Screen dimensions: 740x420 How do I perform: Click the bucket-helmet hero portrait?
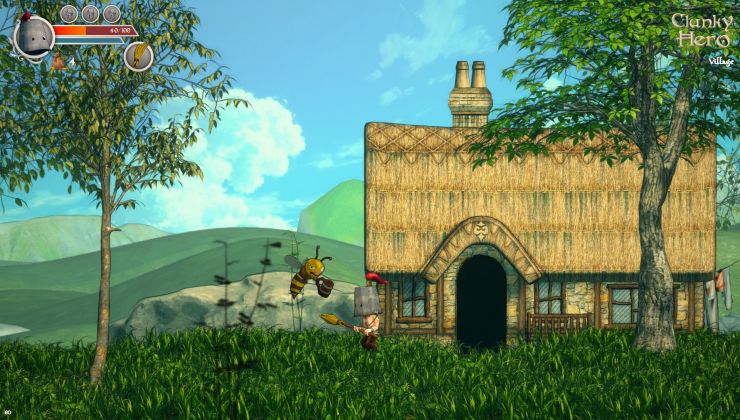coord(34,36)
